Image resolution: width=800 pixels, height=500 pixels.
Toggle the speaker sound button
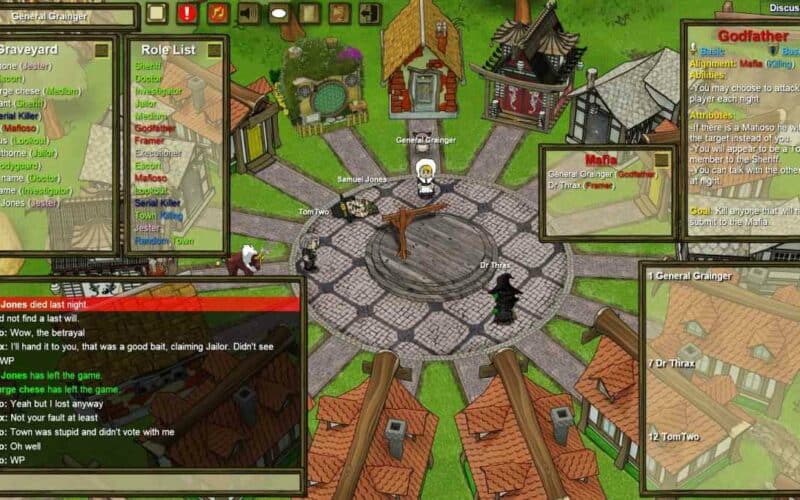pyautogui.click(x=248, y=13)
